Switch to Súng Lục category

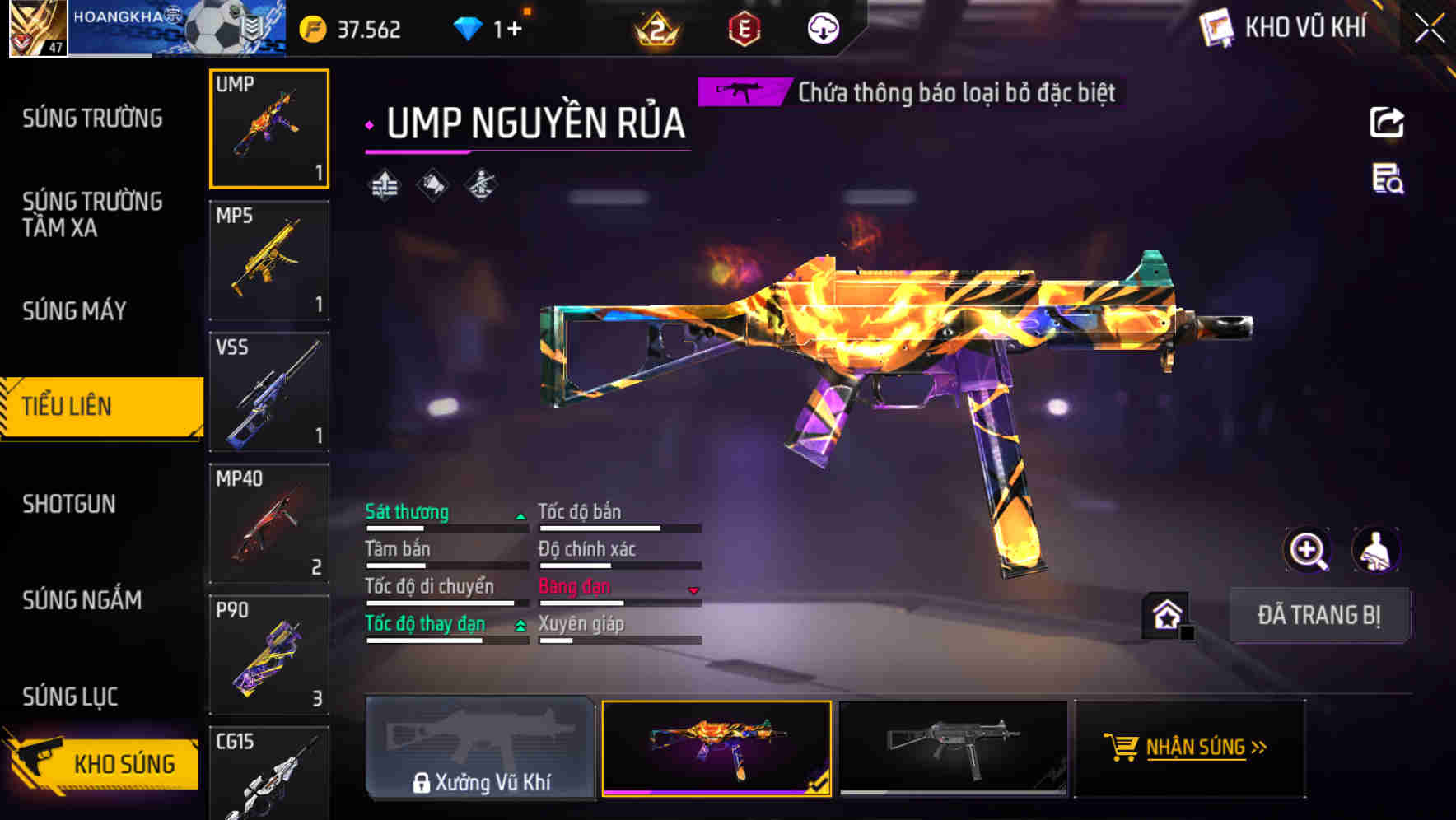[70, 697]
